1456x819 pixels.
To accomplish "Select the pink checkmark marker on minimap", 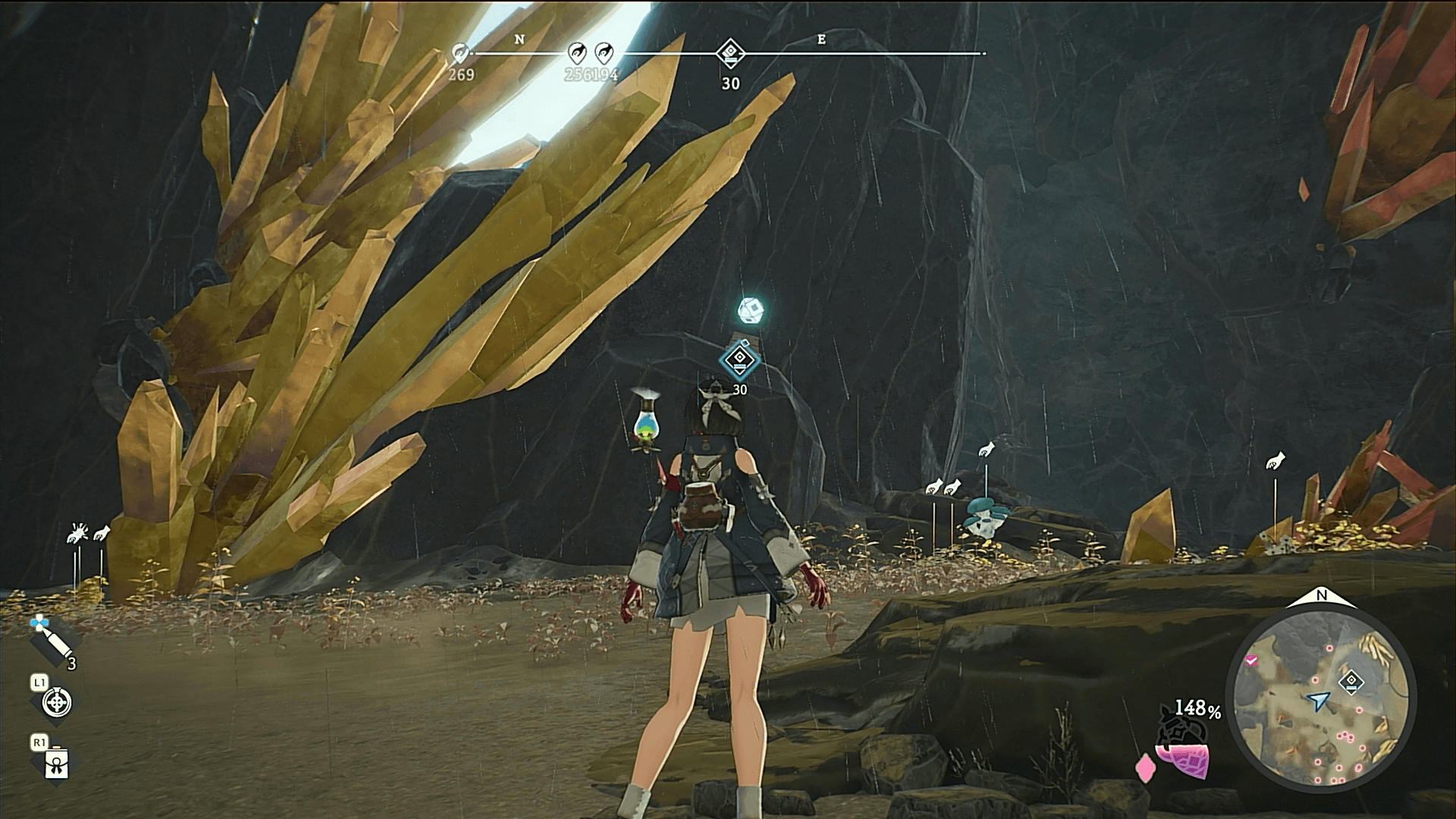I will tap(1251, 661).
